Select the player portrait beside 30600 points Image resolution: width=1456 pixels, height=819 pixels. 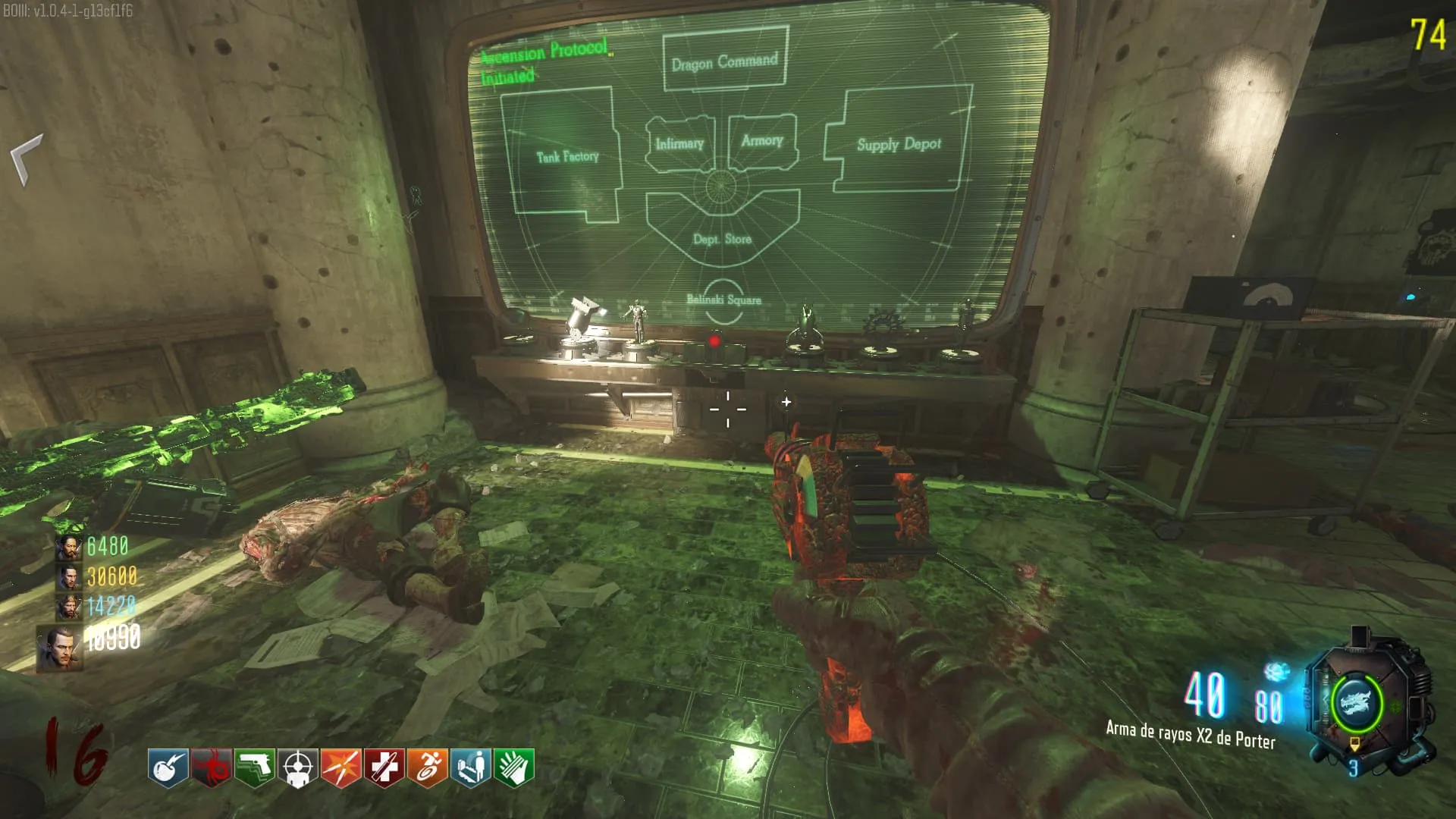68,578
